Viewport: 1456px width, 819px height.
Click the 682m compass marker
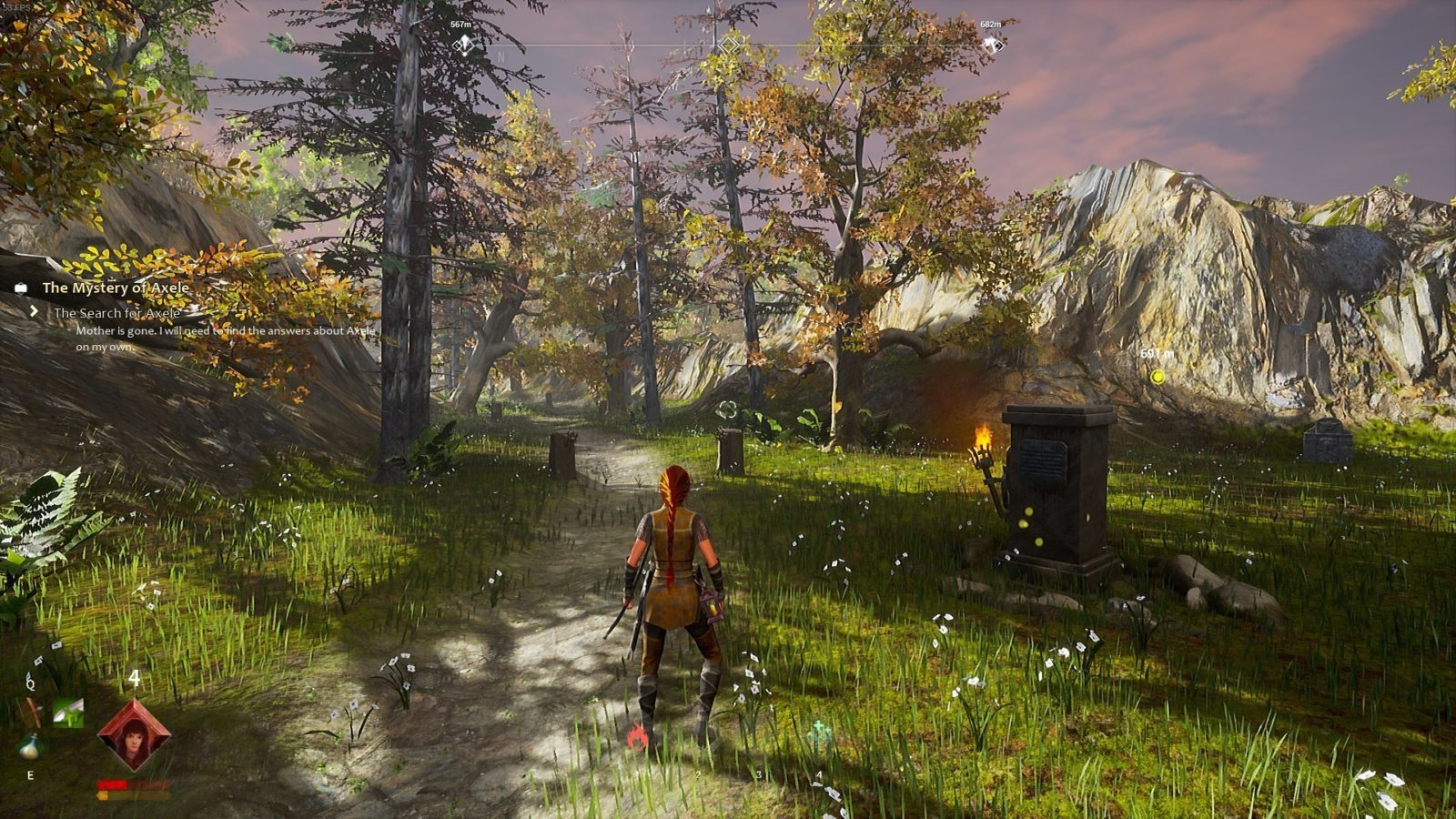coord(992,44)
